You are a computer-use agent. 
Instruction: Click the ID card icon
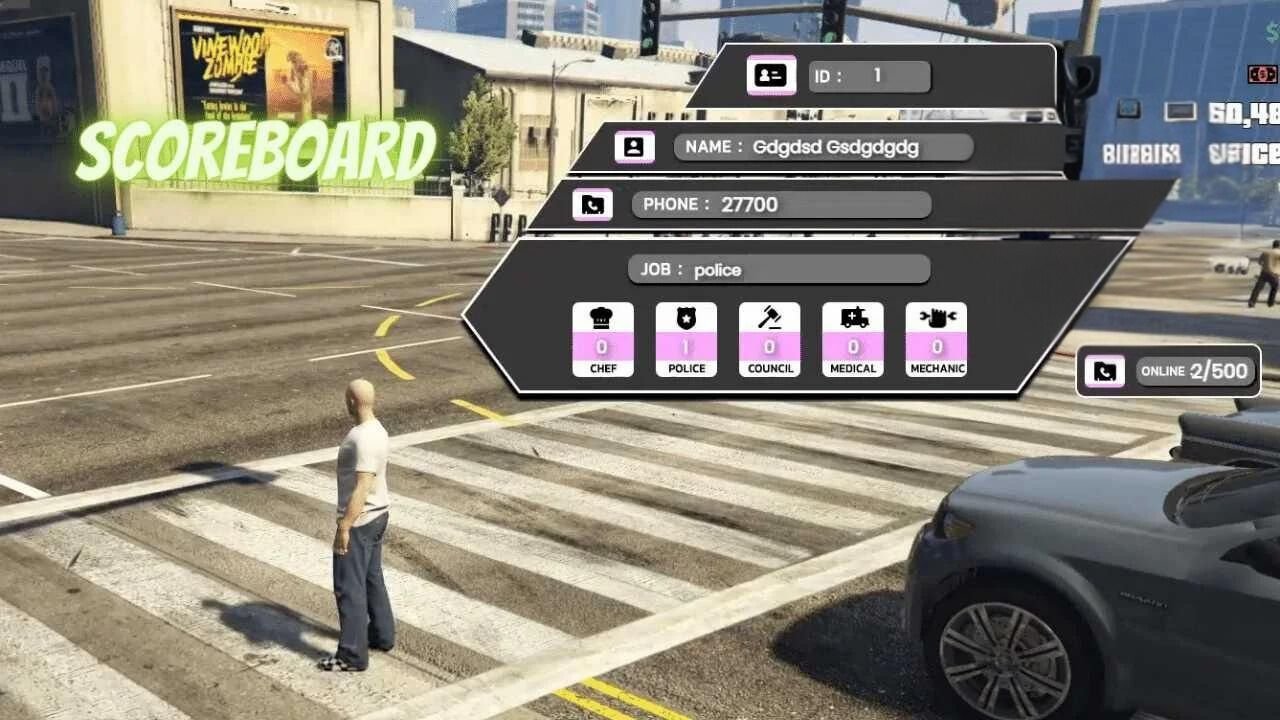771,76
